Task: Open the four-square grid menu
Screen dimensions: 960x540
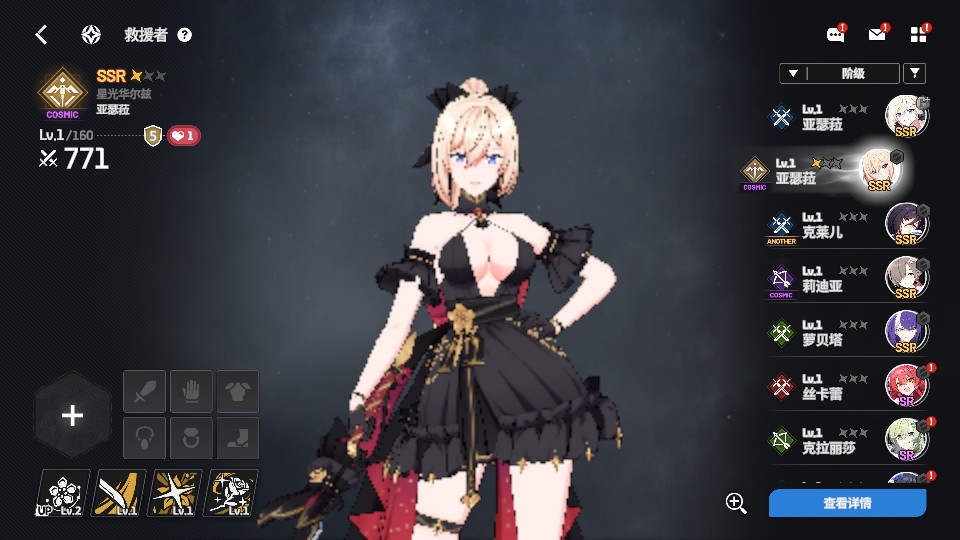Action: 919,35
